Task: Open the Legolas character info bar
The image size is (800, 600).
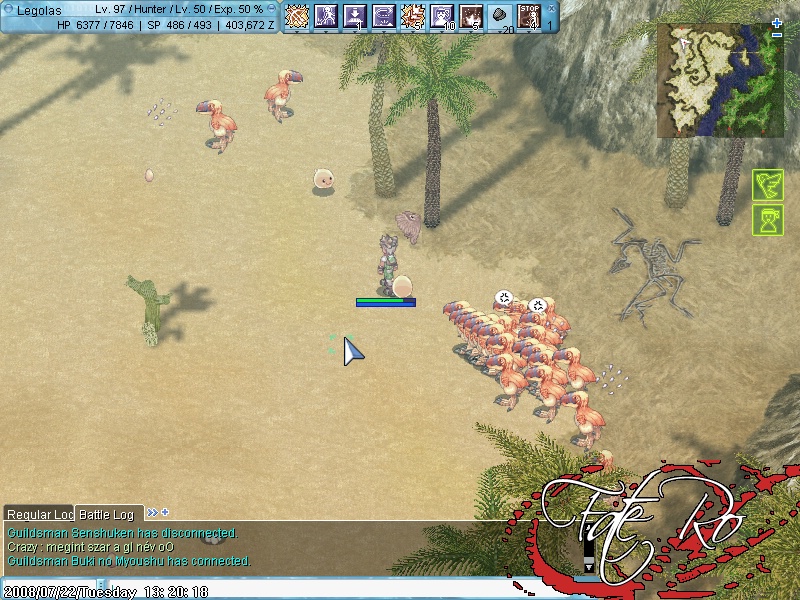Action: pos(140,16)
